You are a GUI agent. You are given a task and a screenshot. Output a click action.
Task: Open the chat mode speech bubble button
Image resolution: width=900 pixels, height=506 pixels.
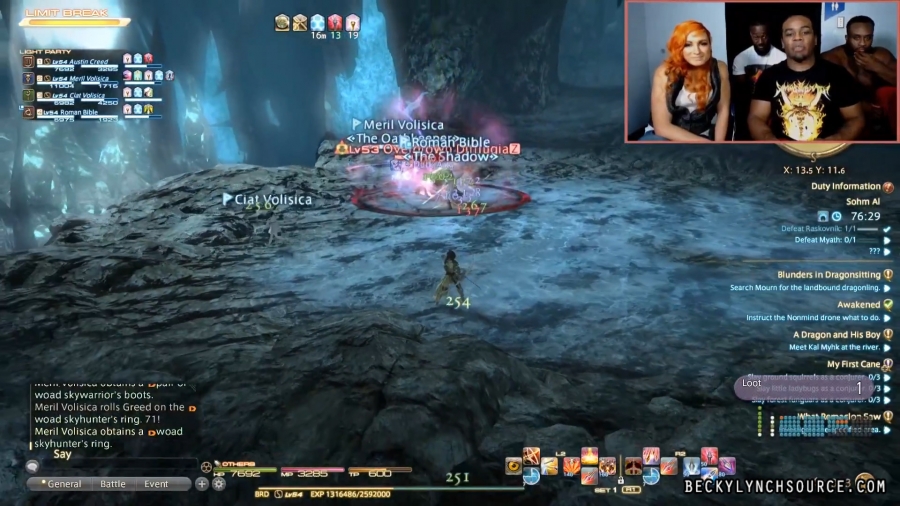pyautogui.click(x=32, y=466)
